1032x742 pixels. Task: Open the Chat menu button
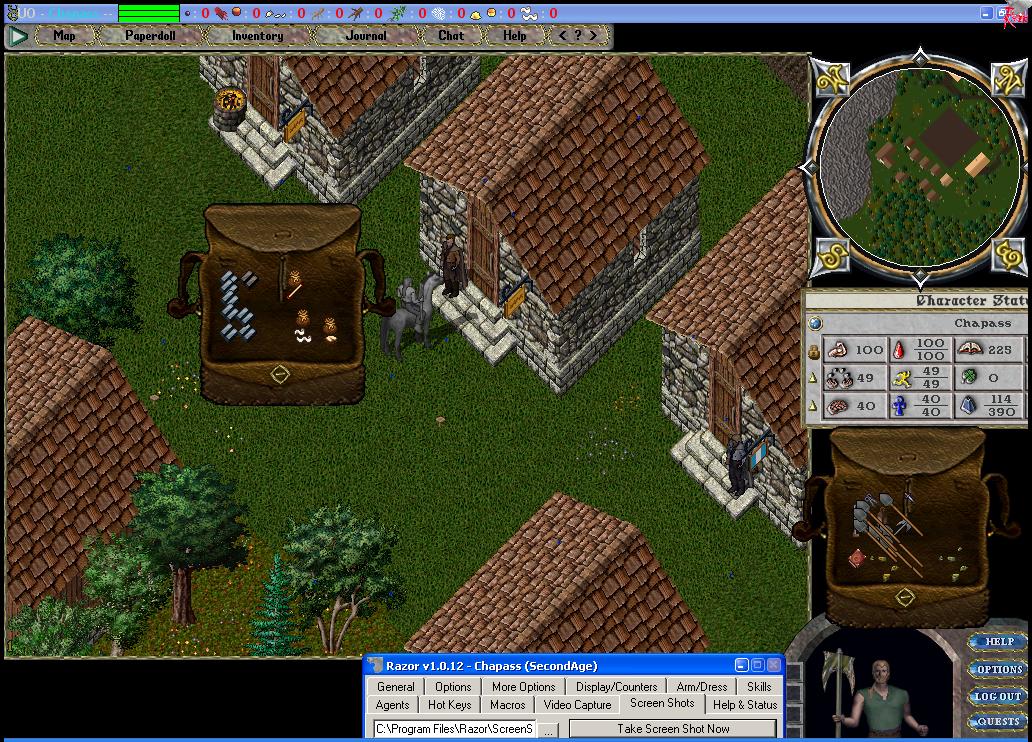tap(451, 35)
